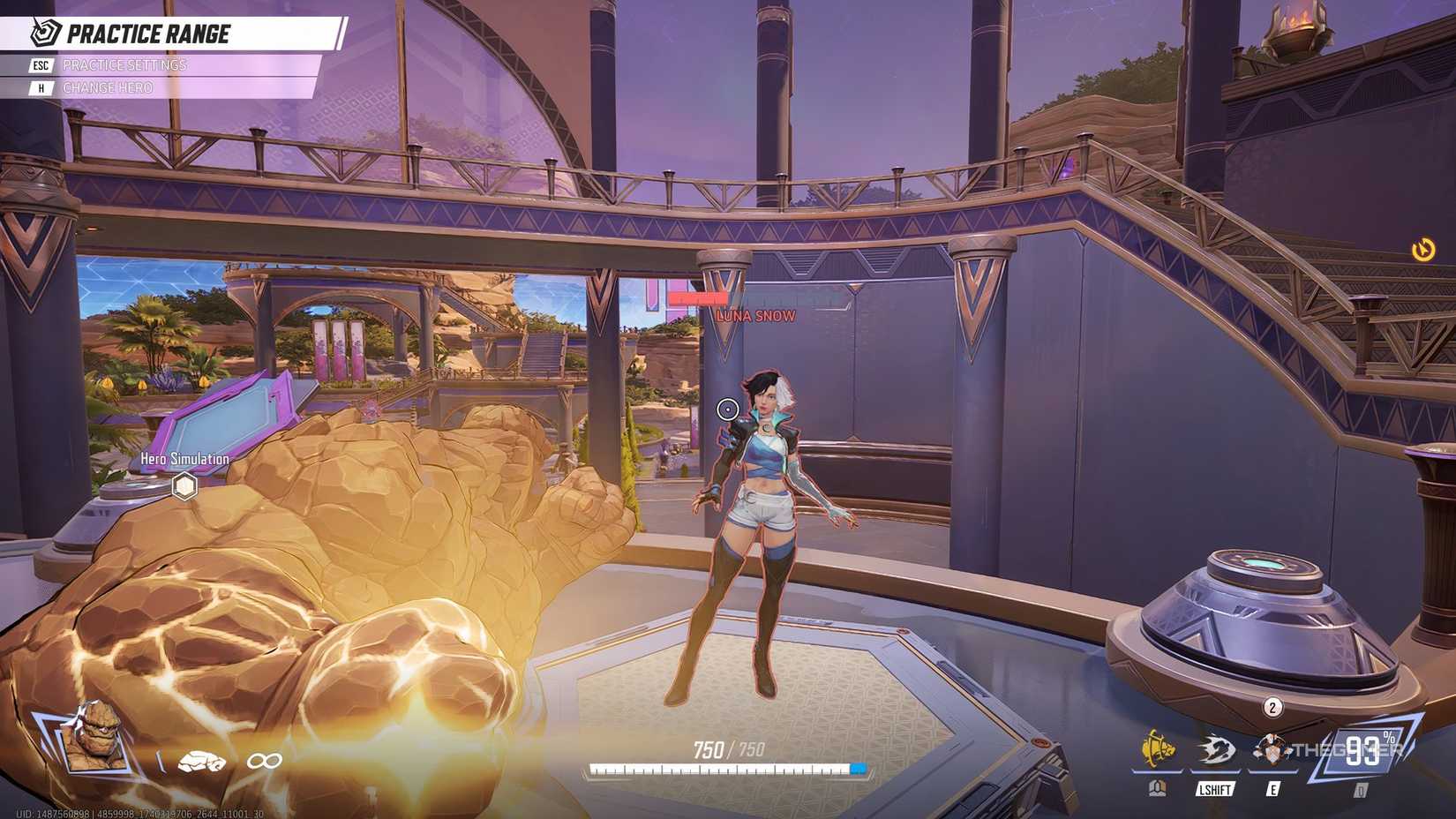Select the Change Hero option

pyautogui.click(x=107, y=88)
